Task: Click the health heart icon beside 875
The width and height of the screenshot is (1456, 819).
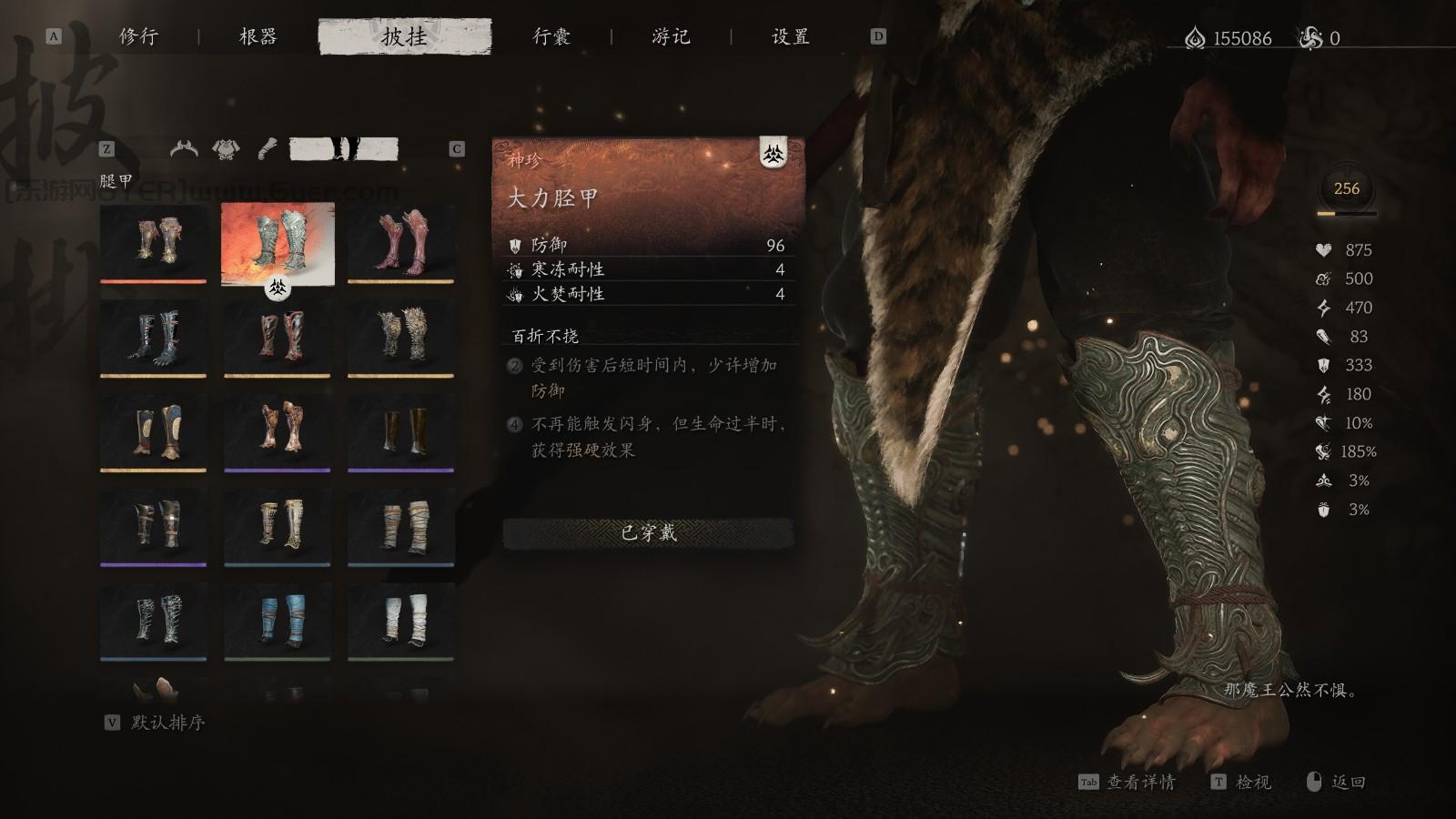Action: click(1324, 249)
